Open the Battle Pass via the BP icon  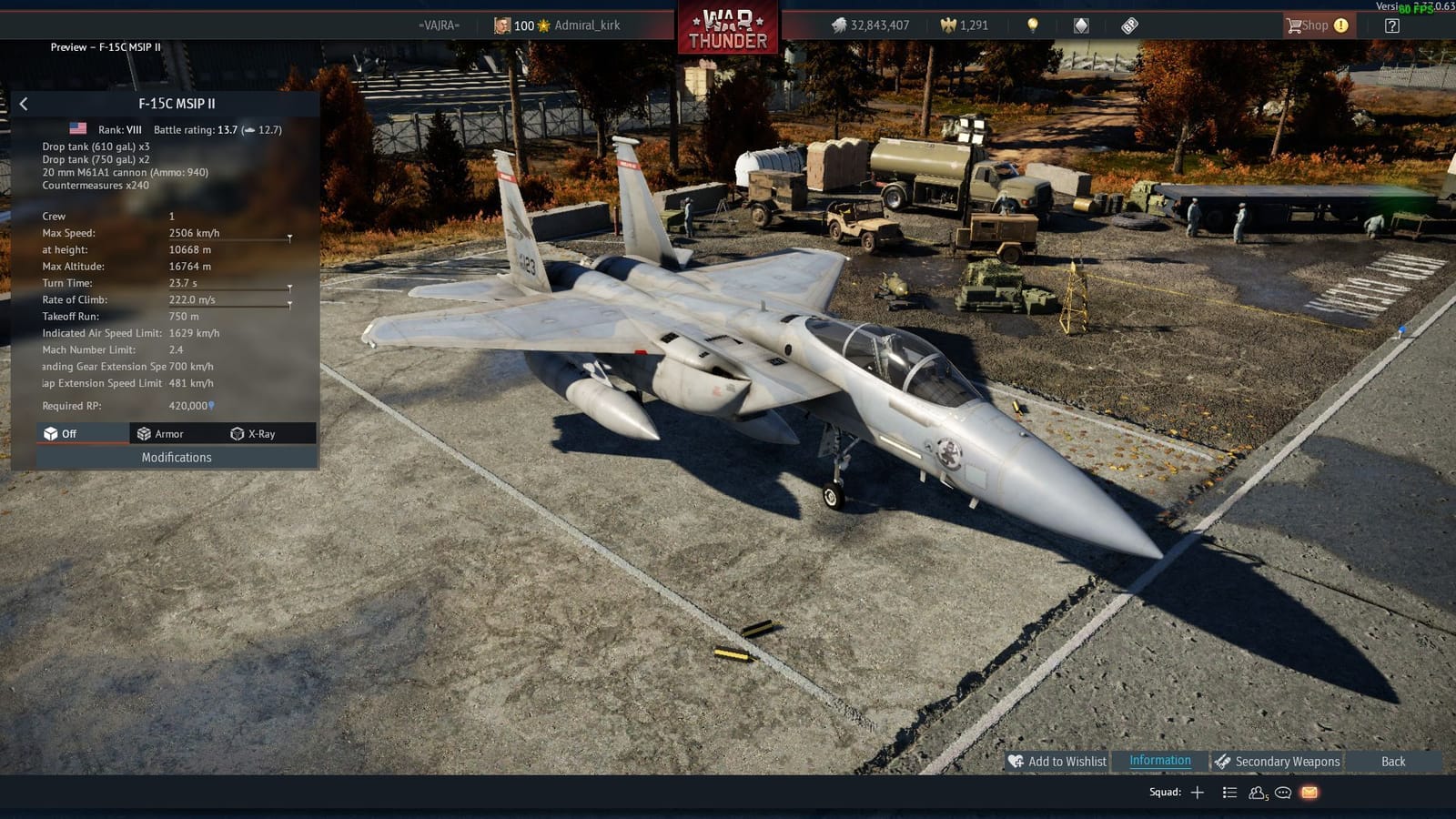coord(1128,25)
